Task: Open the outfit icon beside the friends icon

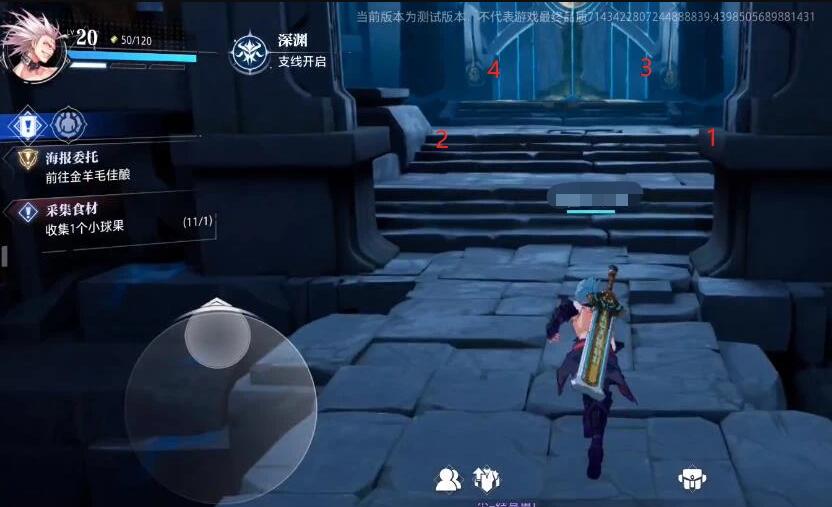Action: click(486, 480)
